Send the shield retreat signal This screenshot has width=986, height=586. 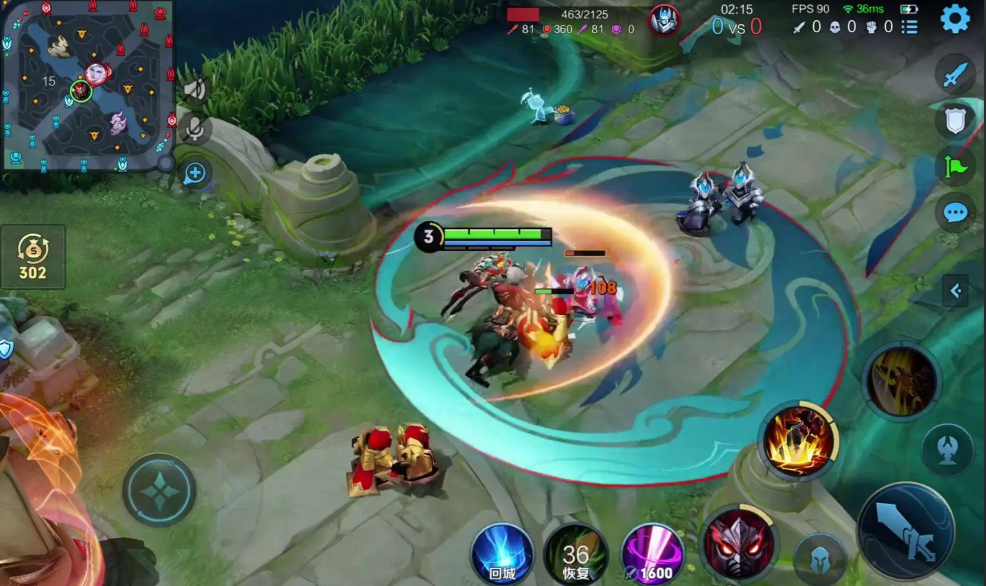pos(955,120)
